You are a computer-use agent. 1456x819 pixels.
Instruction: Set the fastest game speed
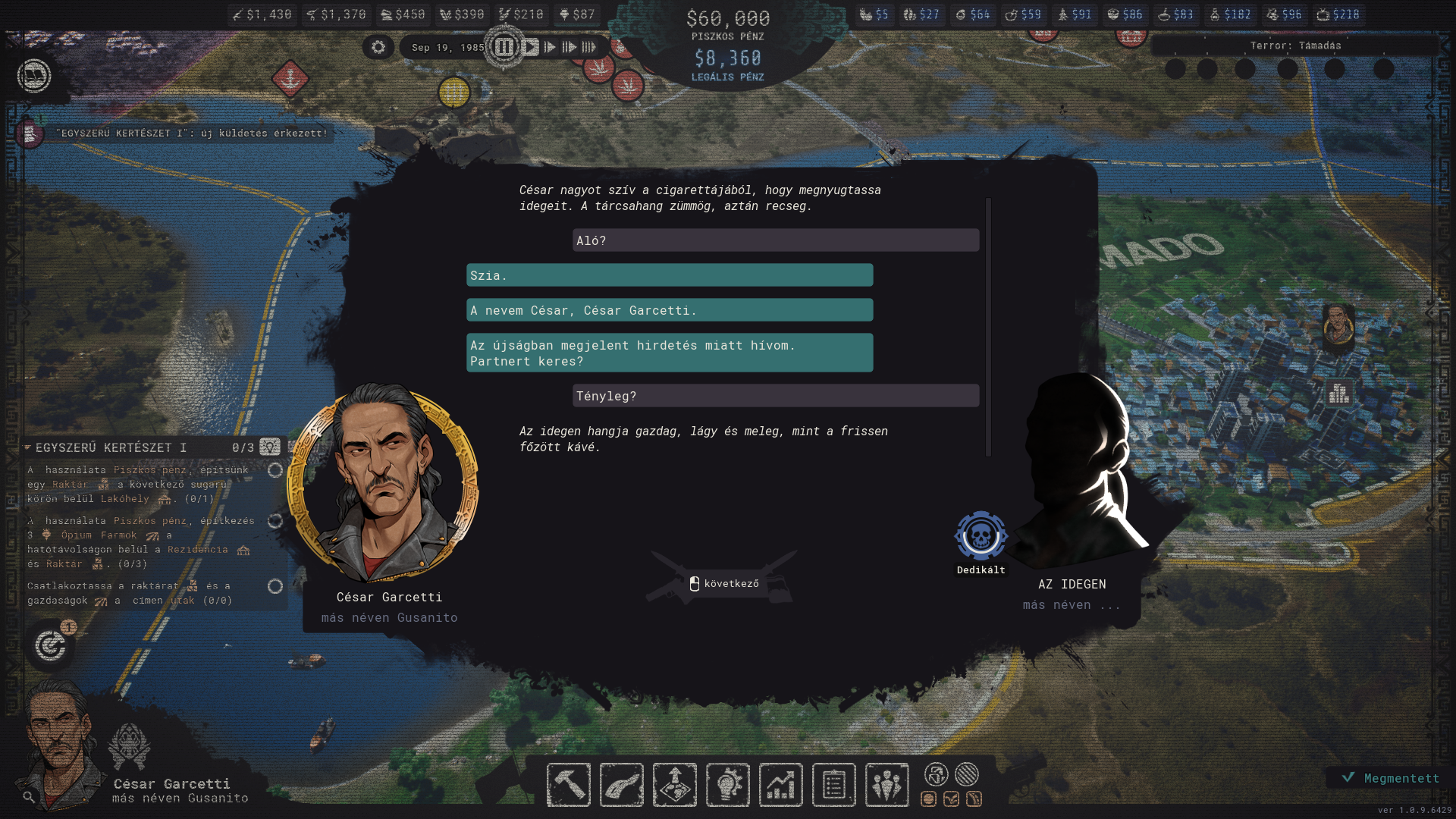(589, 47)
